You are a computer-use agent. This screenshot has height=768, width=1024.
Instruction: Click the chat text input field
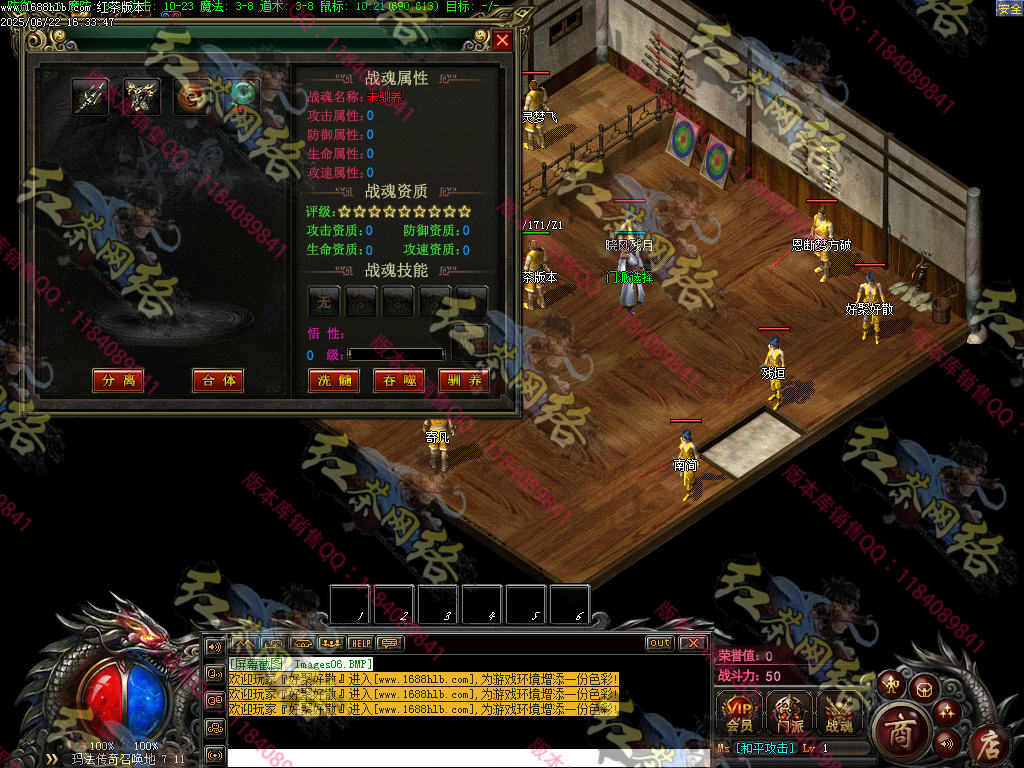click(x=420, y=757)
